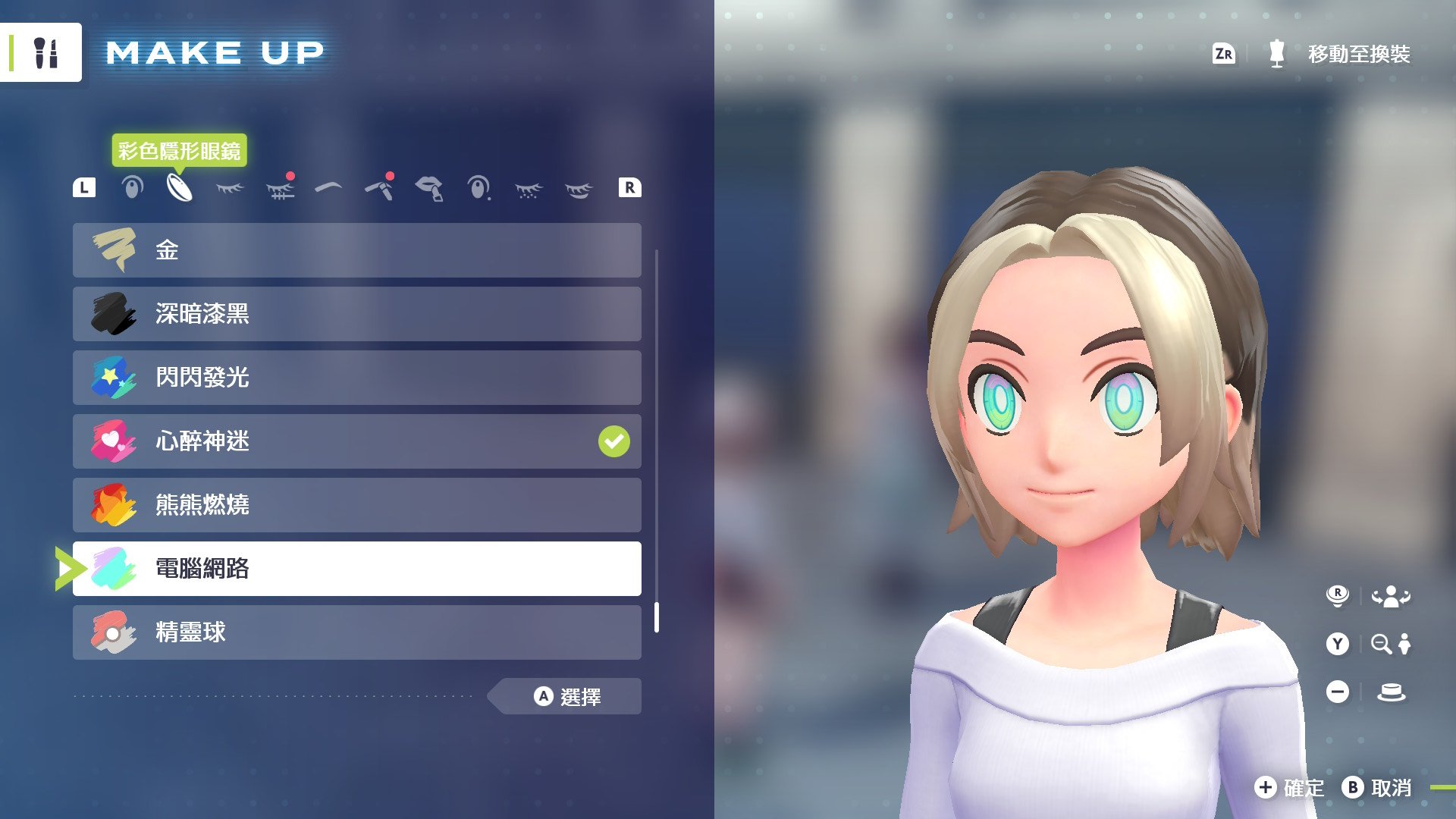Switch to the eyebrow shape tab

tap(328, 187)
